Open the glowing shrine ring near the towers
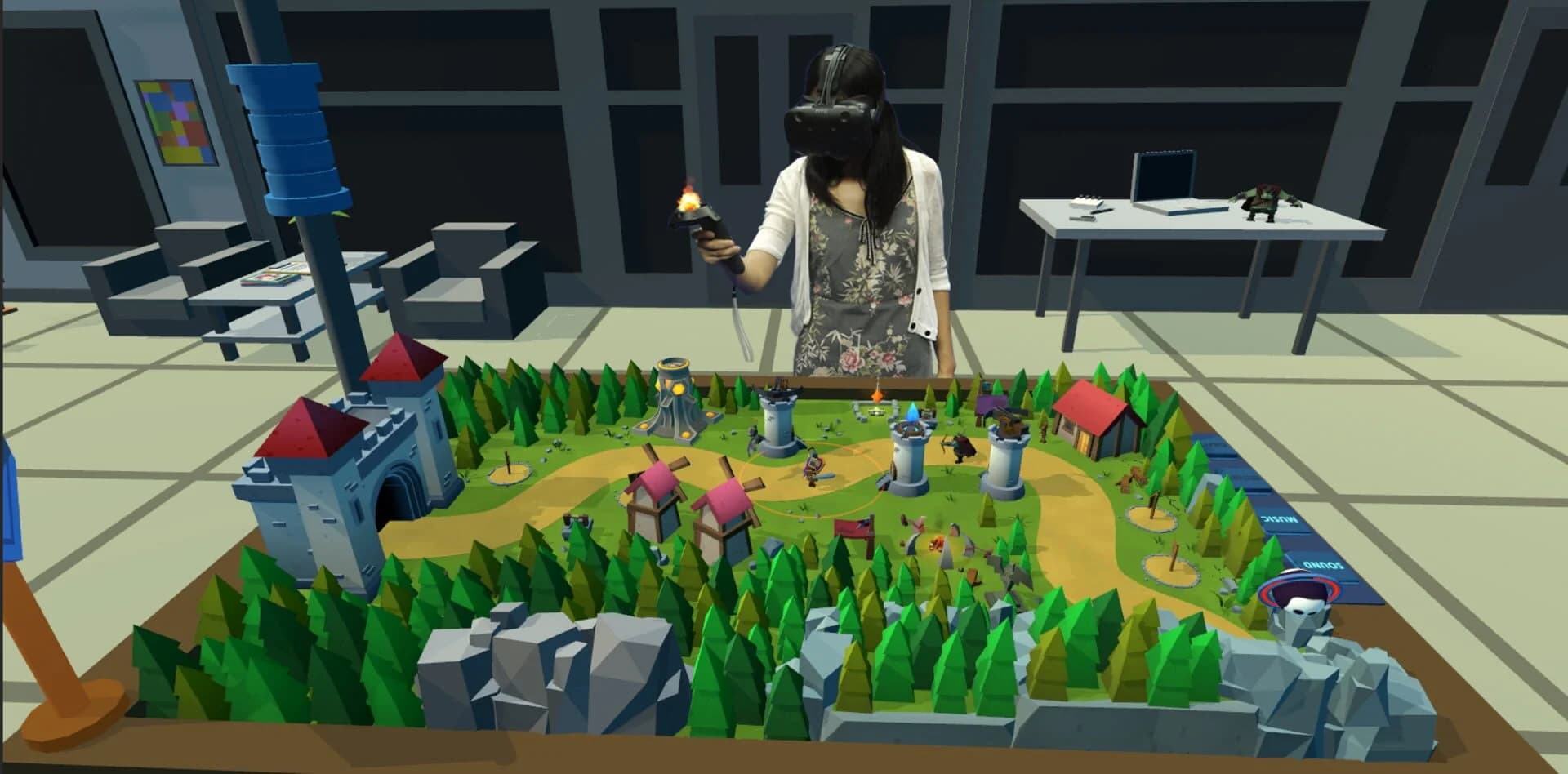 tap(876, 411)
